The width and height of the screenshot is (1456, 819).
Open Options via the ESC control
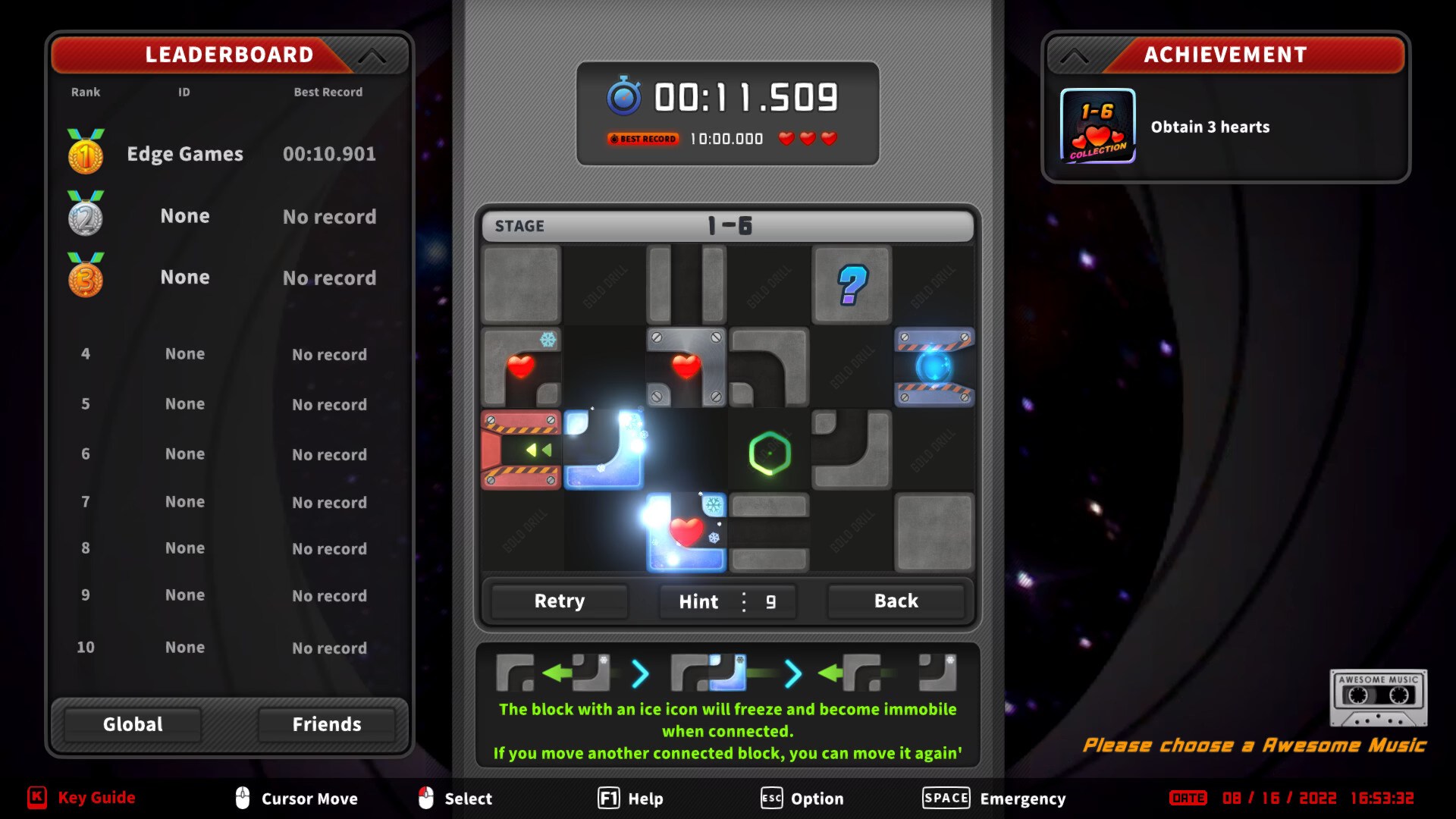770,798
